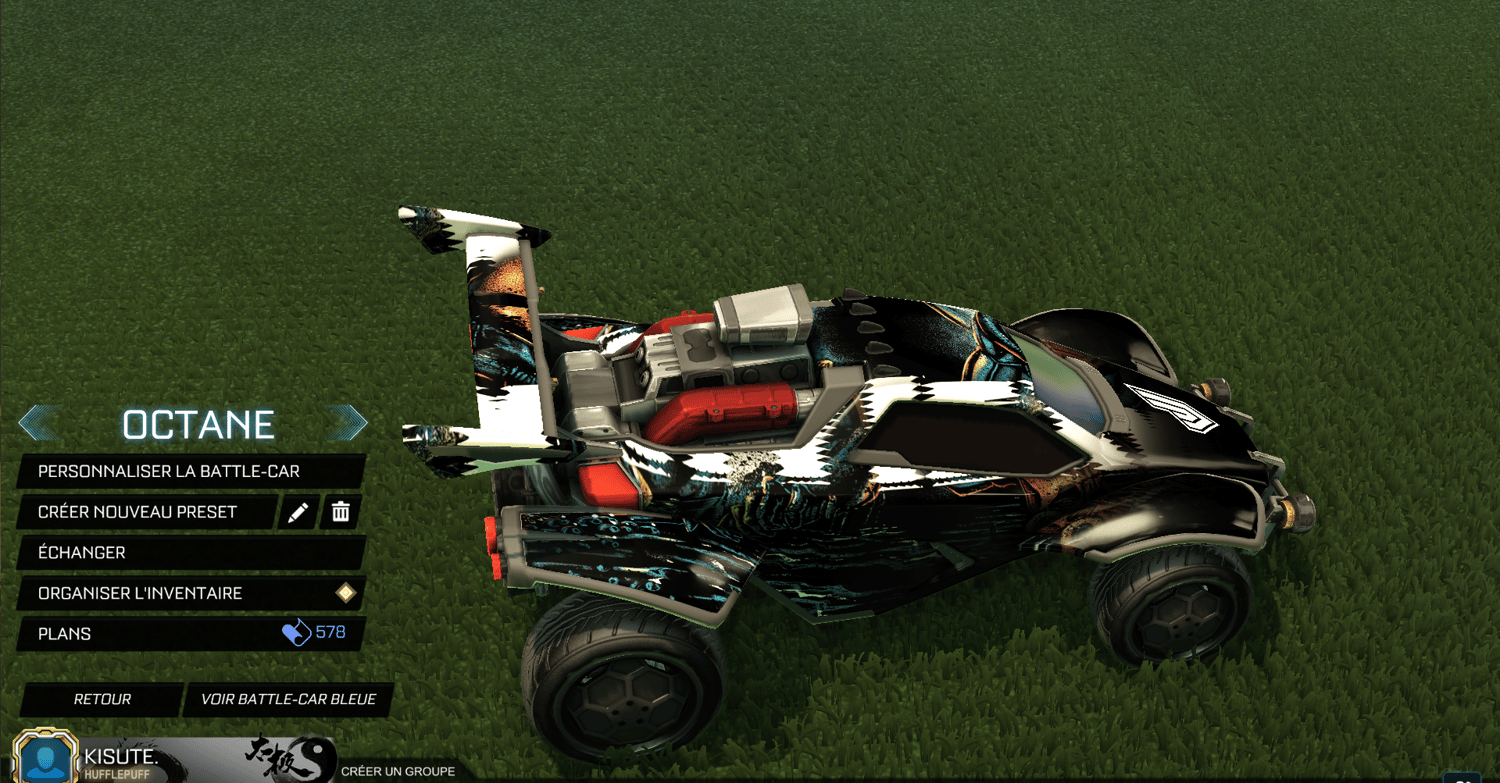Click the OCTANE title text
The height and width of the screenshot is (783, 1500).
tap(200, 424)
